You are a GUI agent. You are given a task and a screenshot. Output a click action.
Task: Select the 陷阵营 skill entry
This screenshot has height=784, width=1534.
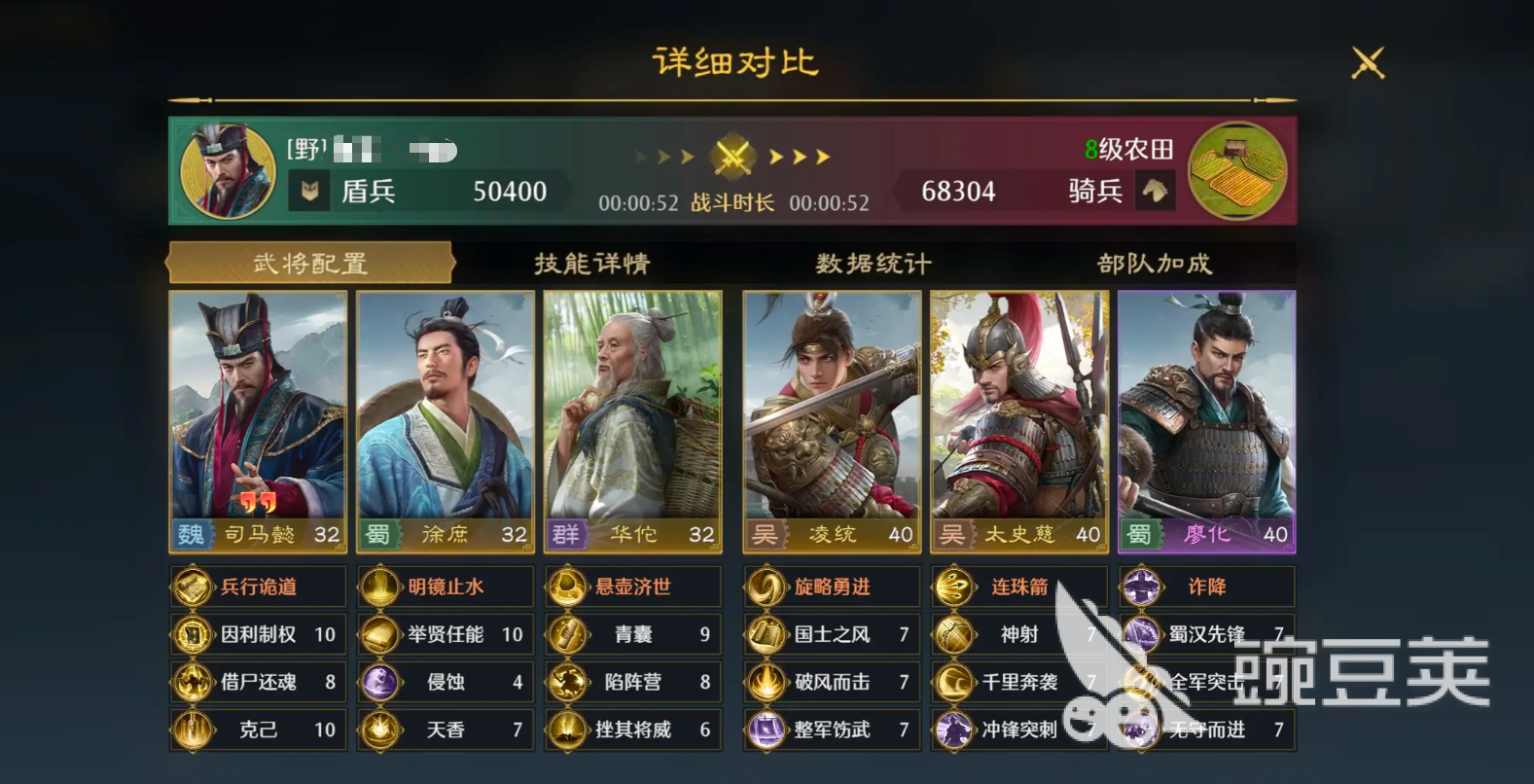tap(632, 683)
